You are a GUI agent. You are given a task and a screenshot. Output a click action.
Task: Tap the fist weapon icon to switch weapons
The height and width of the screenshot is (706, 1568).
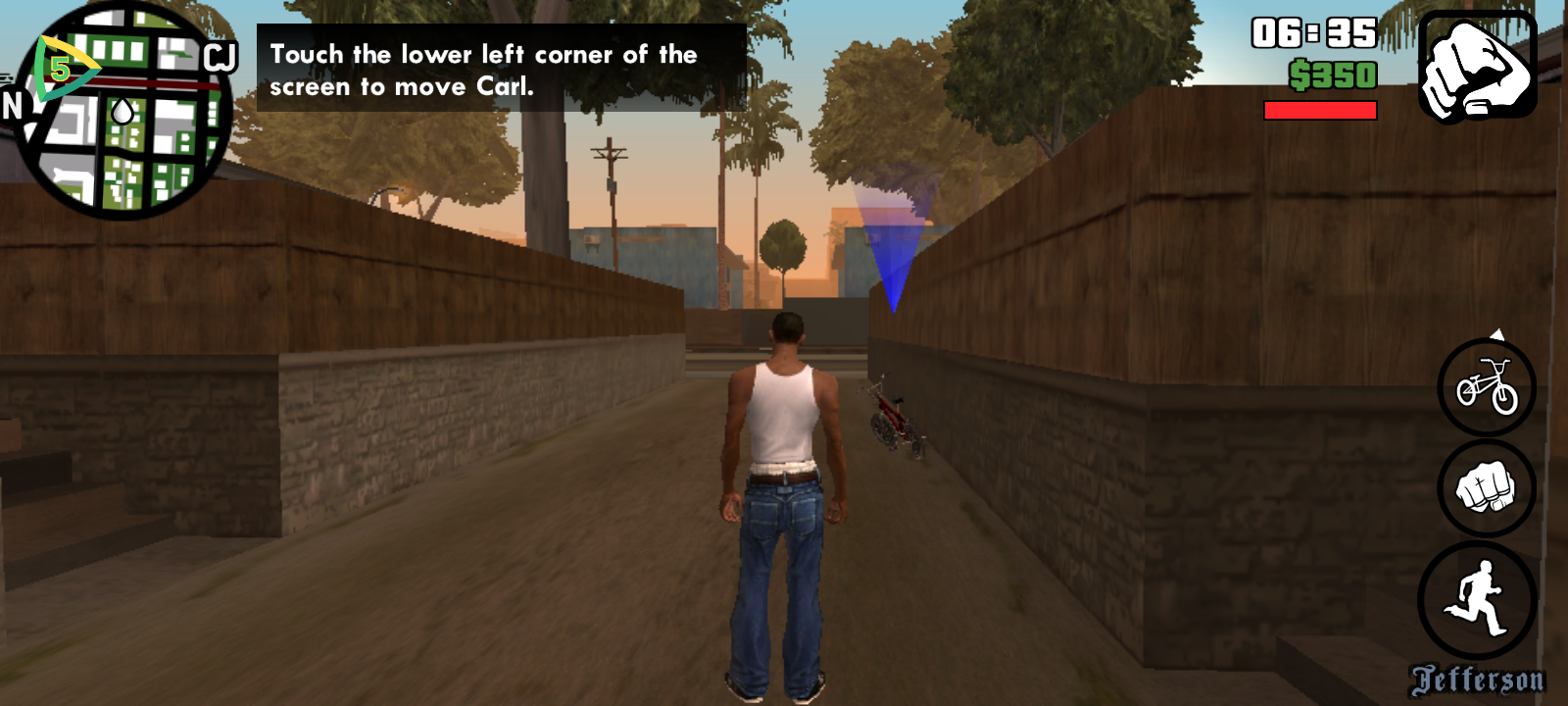coord(1477,67)
